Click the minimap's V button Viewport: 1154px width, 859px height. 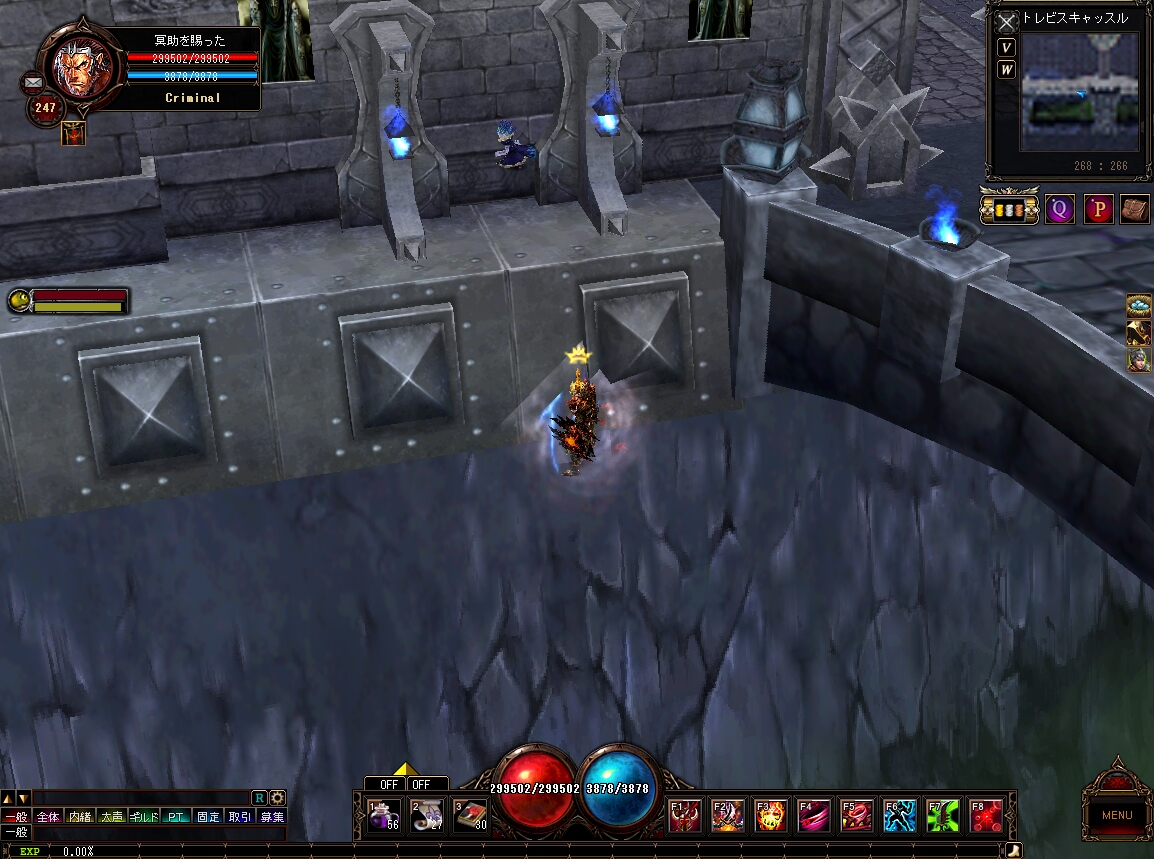click(1007, 48)
